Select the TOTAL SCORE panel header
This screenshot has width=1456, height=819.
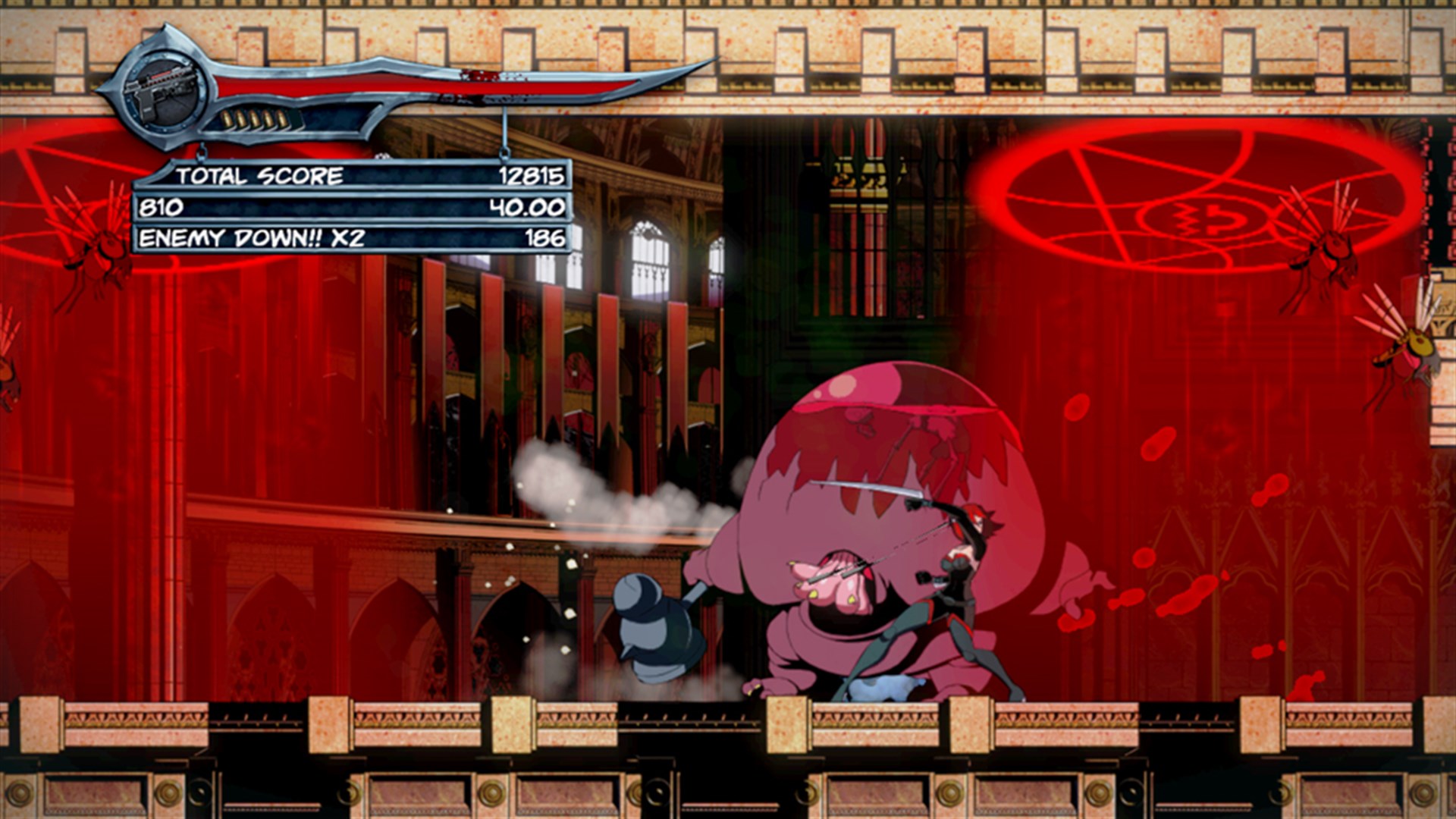(x=258, y=176)
